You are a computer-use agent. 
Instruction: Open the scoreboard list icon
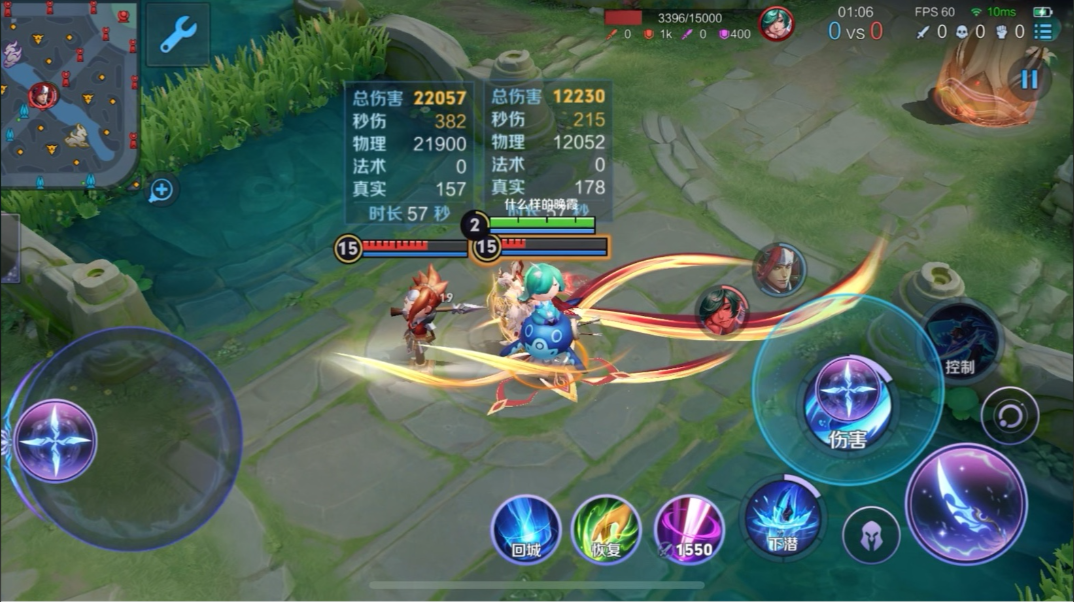(x=1043, y=29)
